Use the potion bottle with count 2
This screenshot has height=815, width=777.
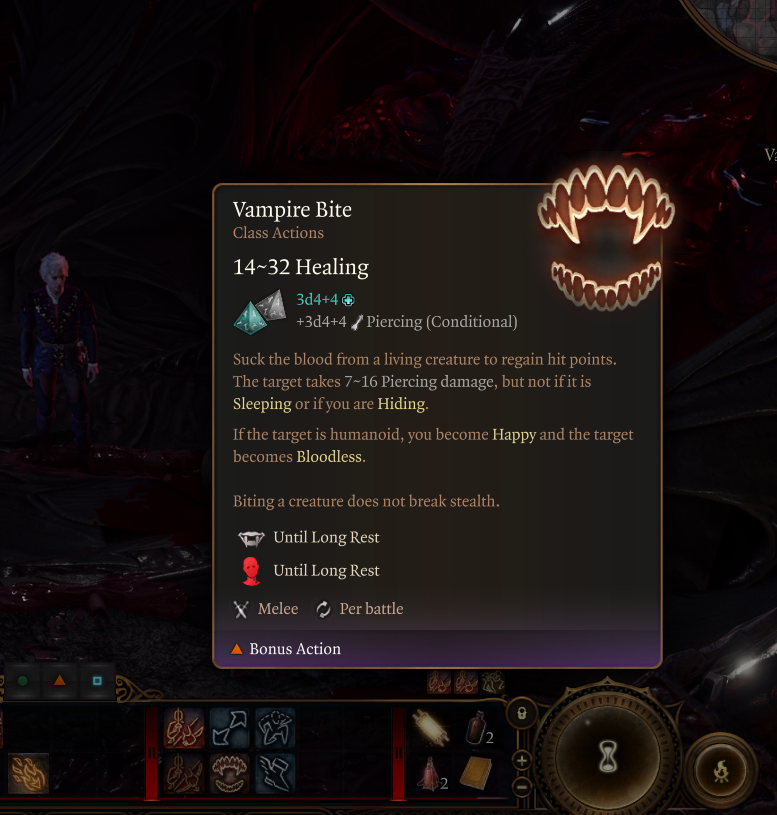point(476,728)
